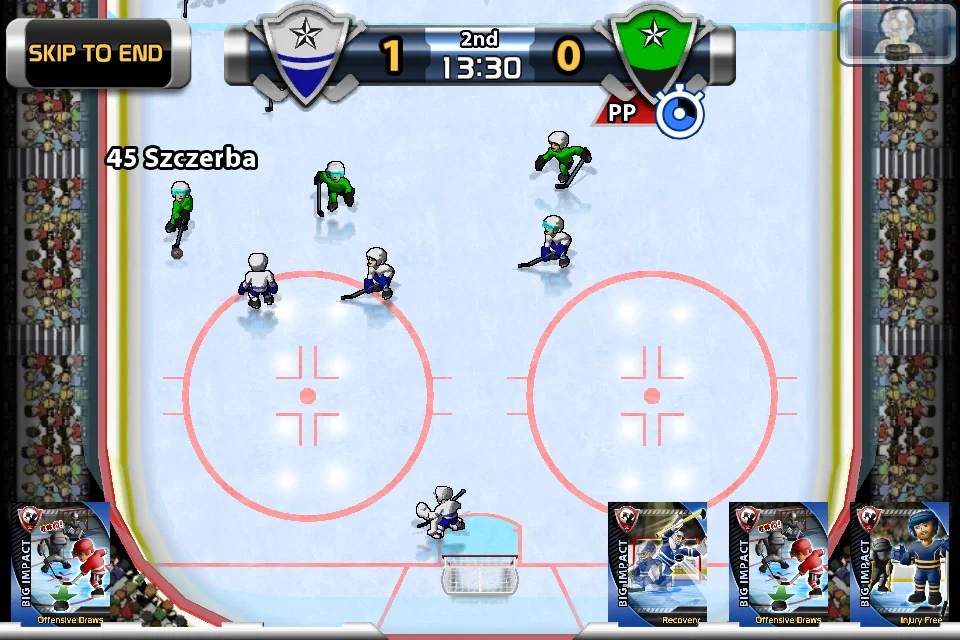Tap the coach and puck button
Image resolution: width=960 pixels, height=640 pixels.
click(x=897, y=32)
